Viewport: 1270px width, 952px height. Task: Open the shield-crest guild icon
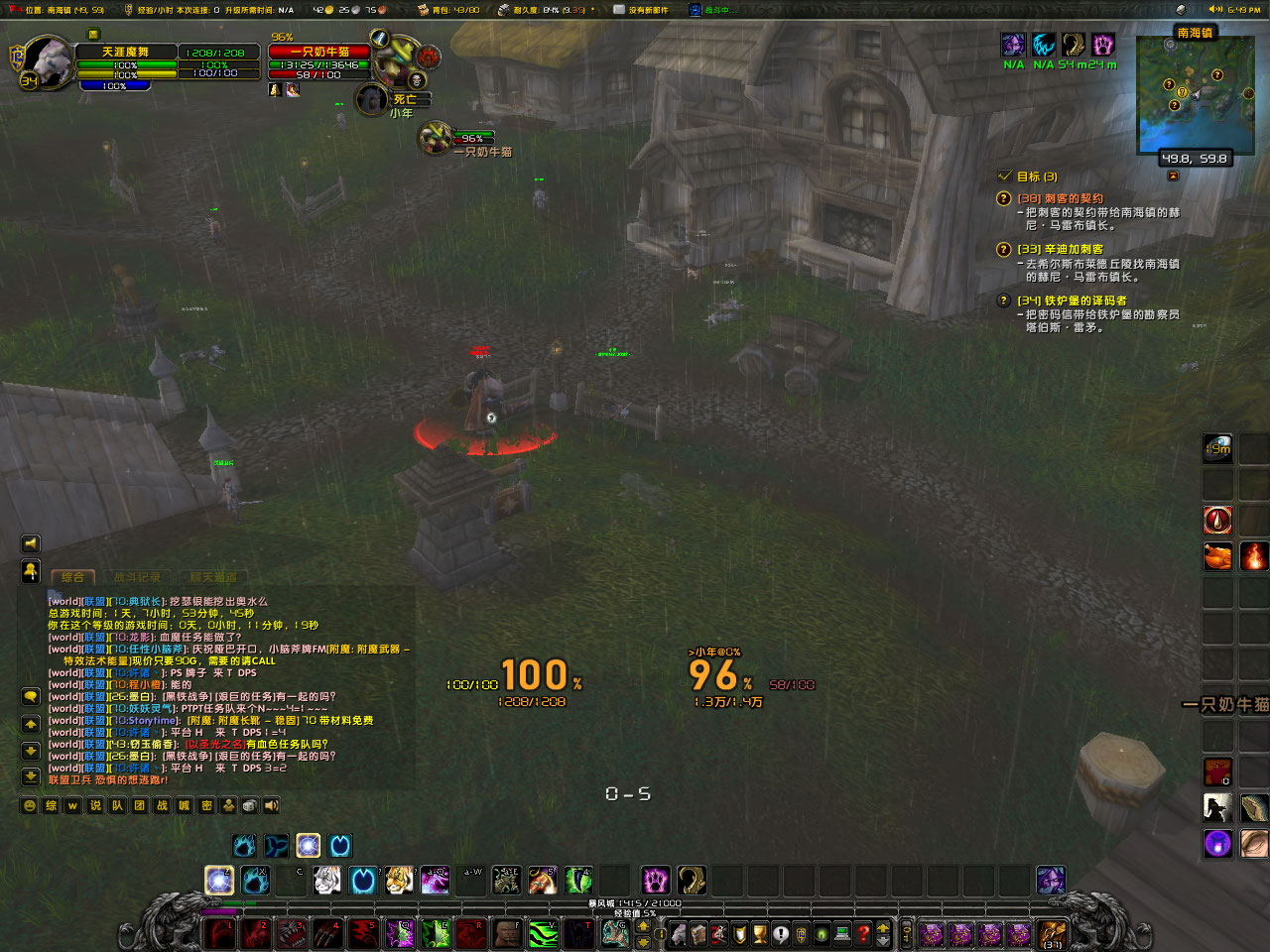739,934
